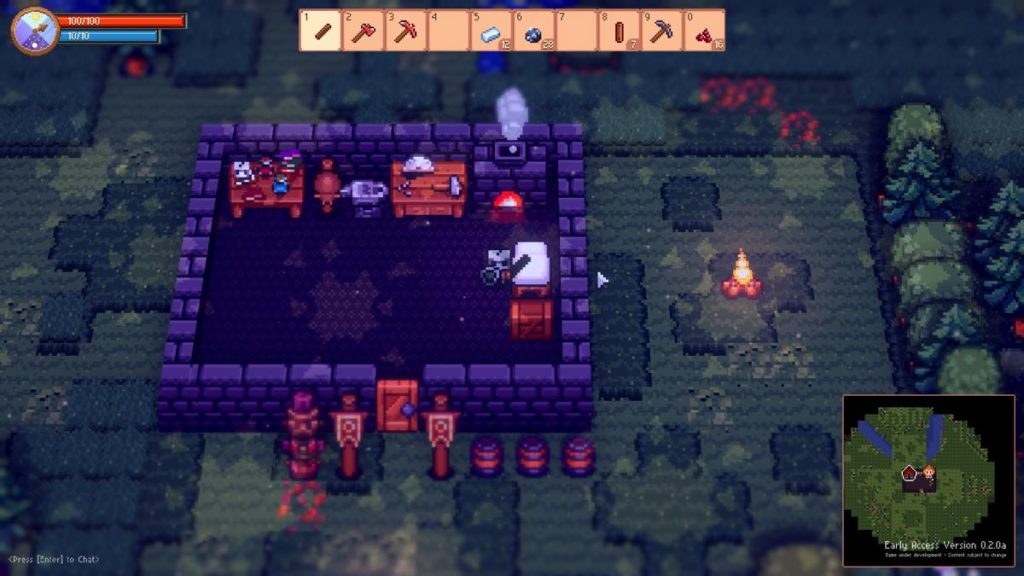Select the wood log stack in slot 8
This screenshot has width=1024, height=576.
[x=619, y=31]
